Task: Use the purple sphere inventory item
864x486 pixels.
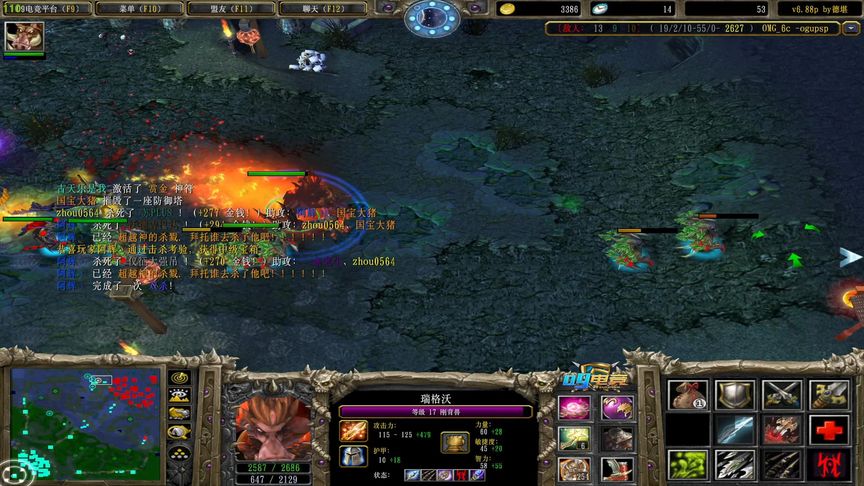Action: pyautogui.click(x=617, y=407)
